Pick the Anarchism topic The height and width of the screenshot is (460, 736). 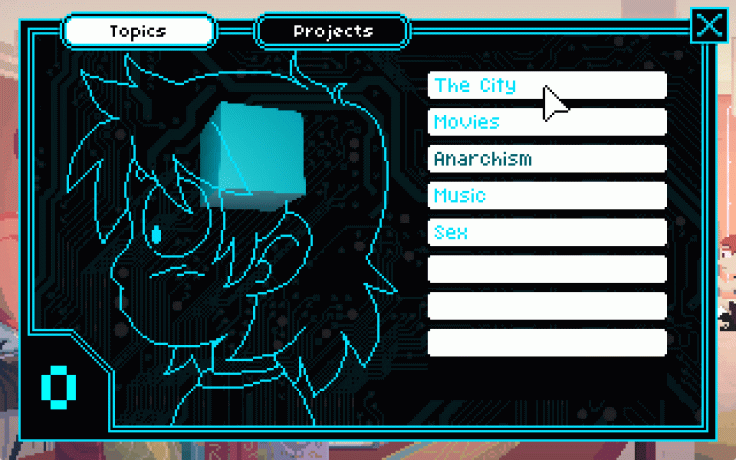pos(547,159)
